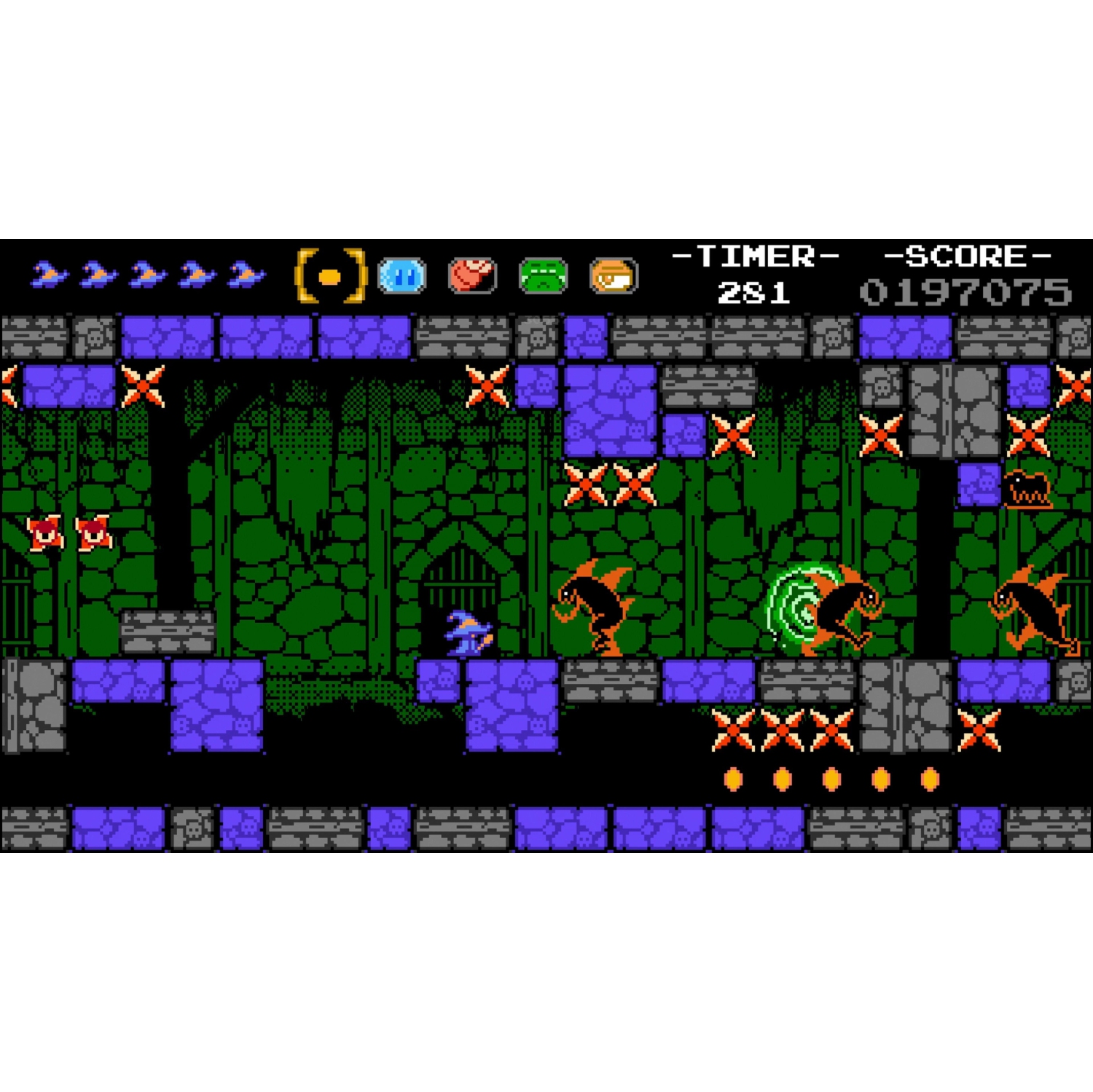Click the timer value 281
Screen dimensions: 1093x1092
(754, 294)
